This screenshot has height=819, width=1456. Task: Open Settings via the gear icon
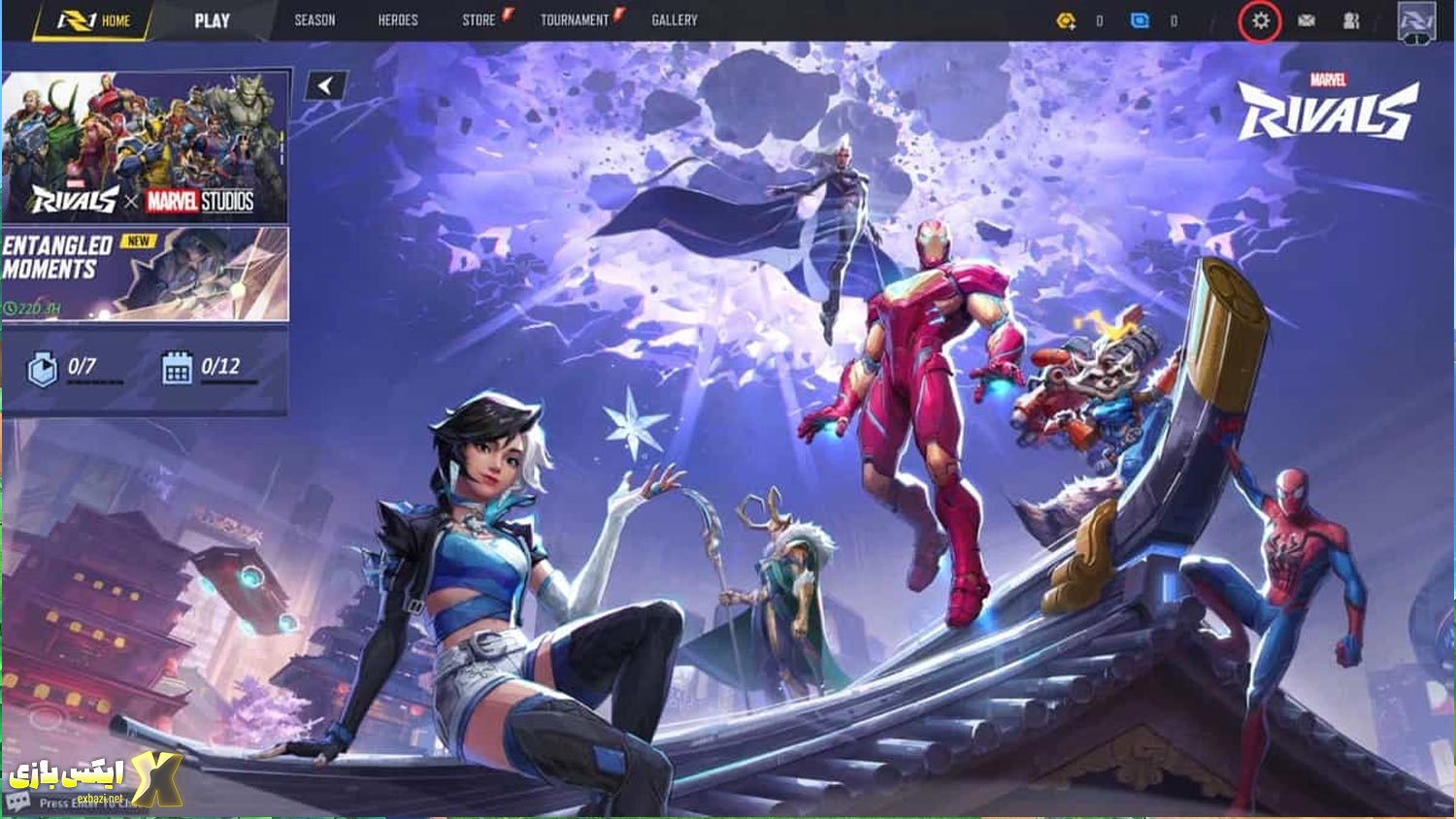click(x=1260, y=19)
